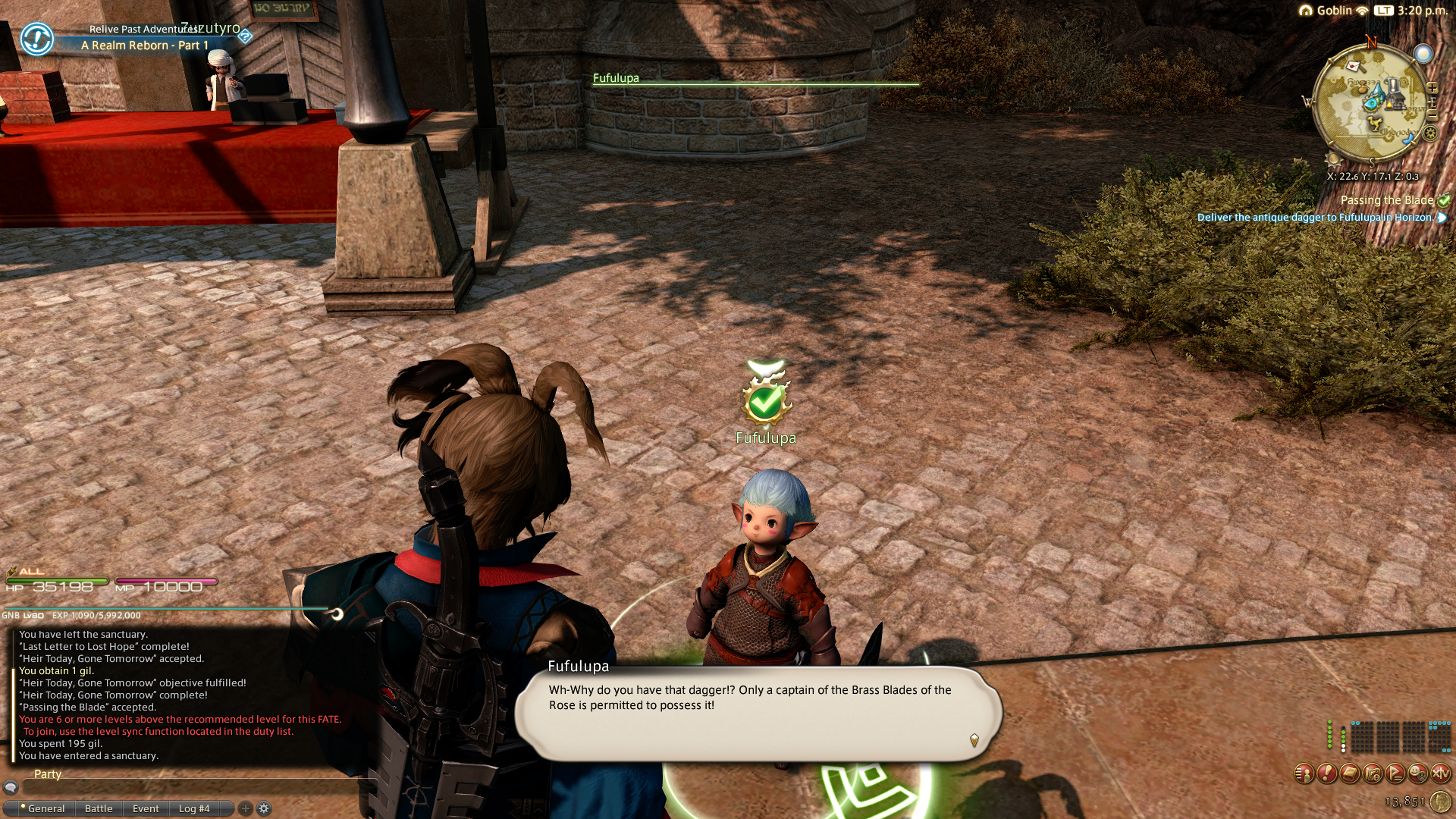Click the chat mode speech bubble
The image size is (1456, 819).
11,787
